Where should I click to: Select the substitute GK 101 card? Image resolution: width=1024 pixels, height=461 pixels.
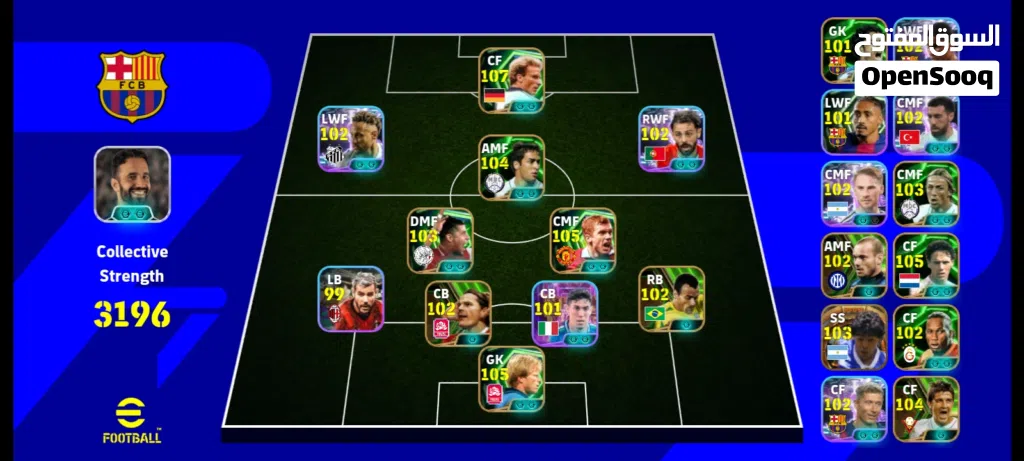853,50
